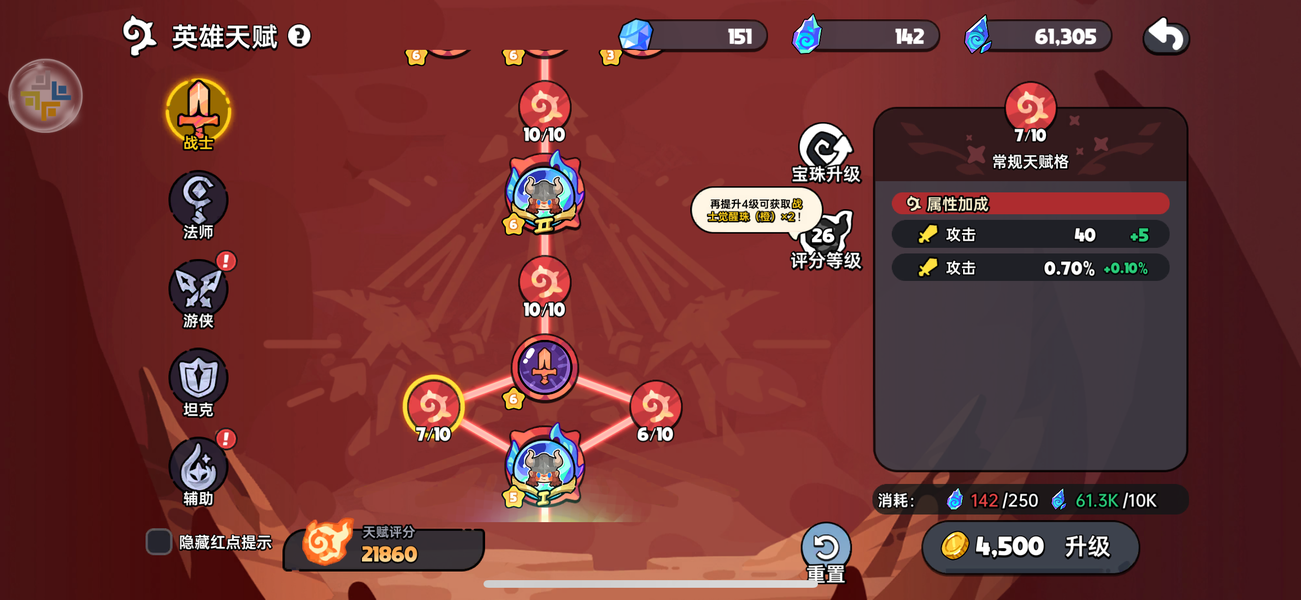This screenshot has width=1301, height=600.
Task: Click the 4,500 gold 升级 upgrade button
Action: coord(1030,547)
